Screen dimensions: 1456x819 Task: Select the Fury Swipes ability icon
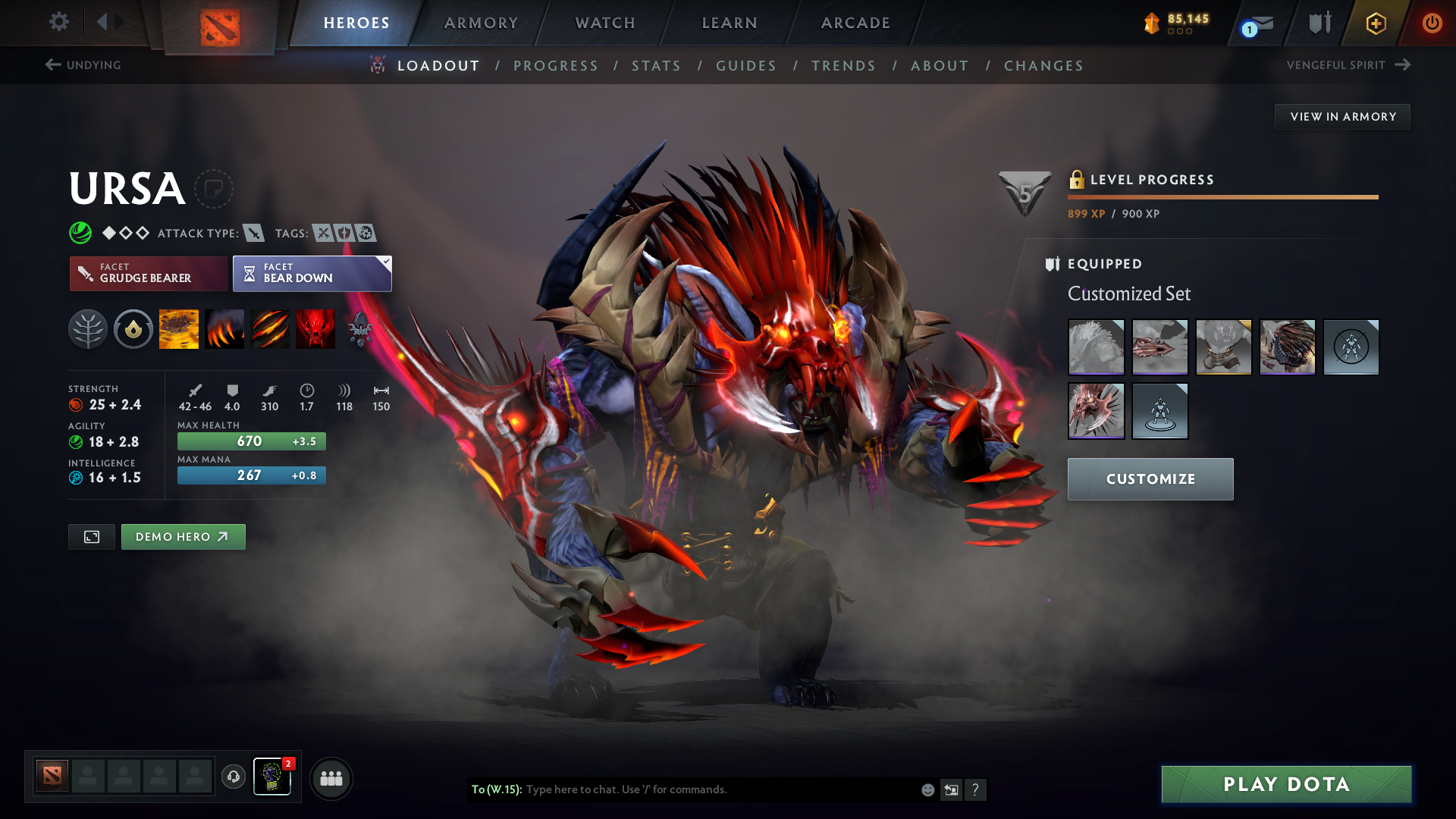pyautogui.click(x=270, y=329)
